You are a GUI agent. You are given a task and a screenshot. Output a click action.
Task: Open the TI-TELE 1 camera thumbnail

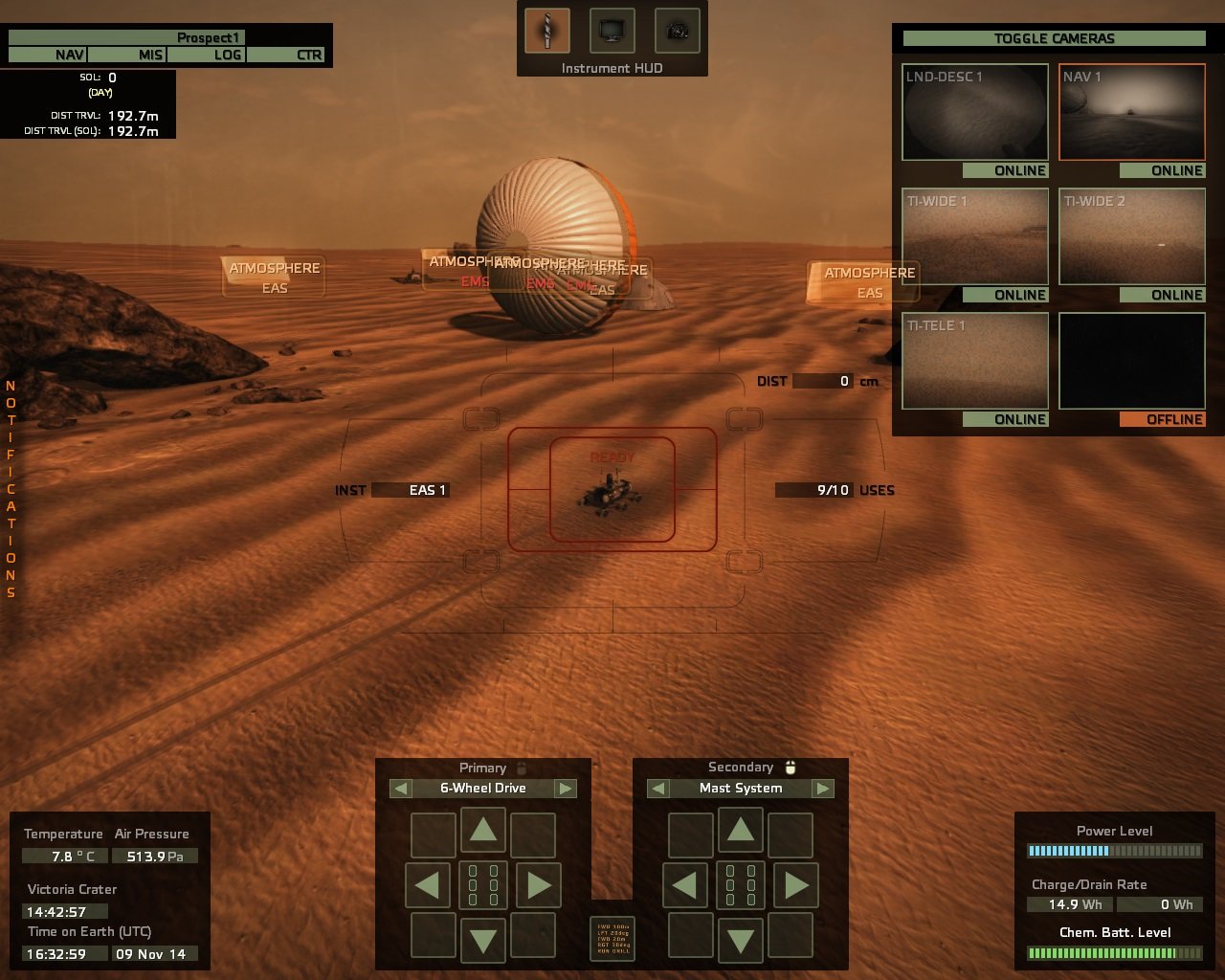click(974, 361)
